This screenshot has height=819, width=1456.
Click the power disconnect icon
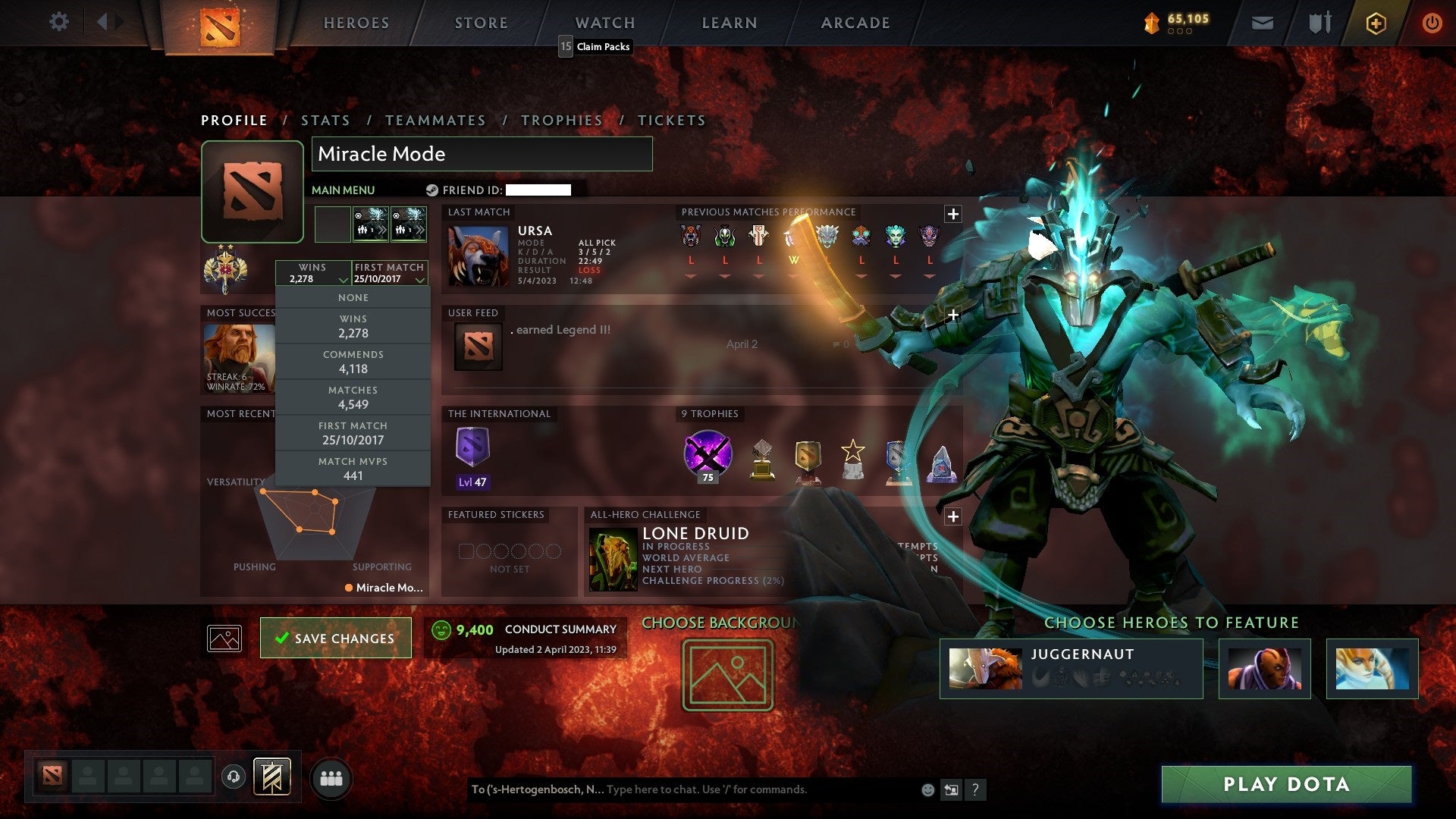1432,22
